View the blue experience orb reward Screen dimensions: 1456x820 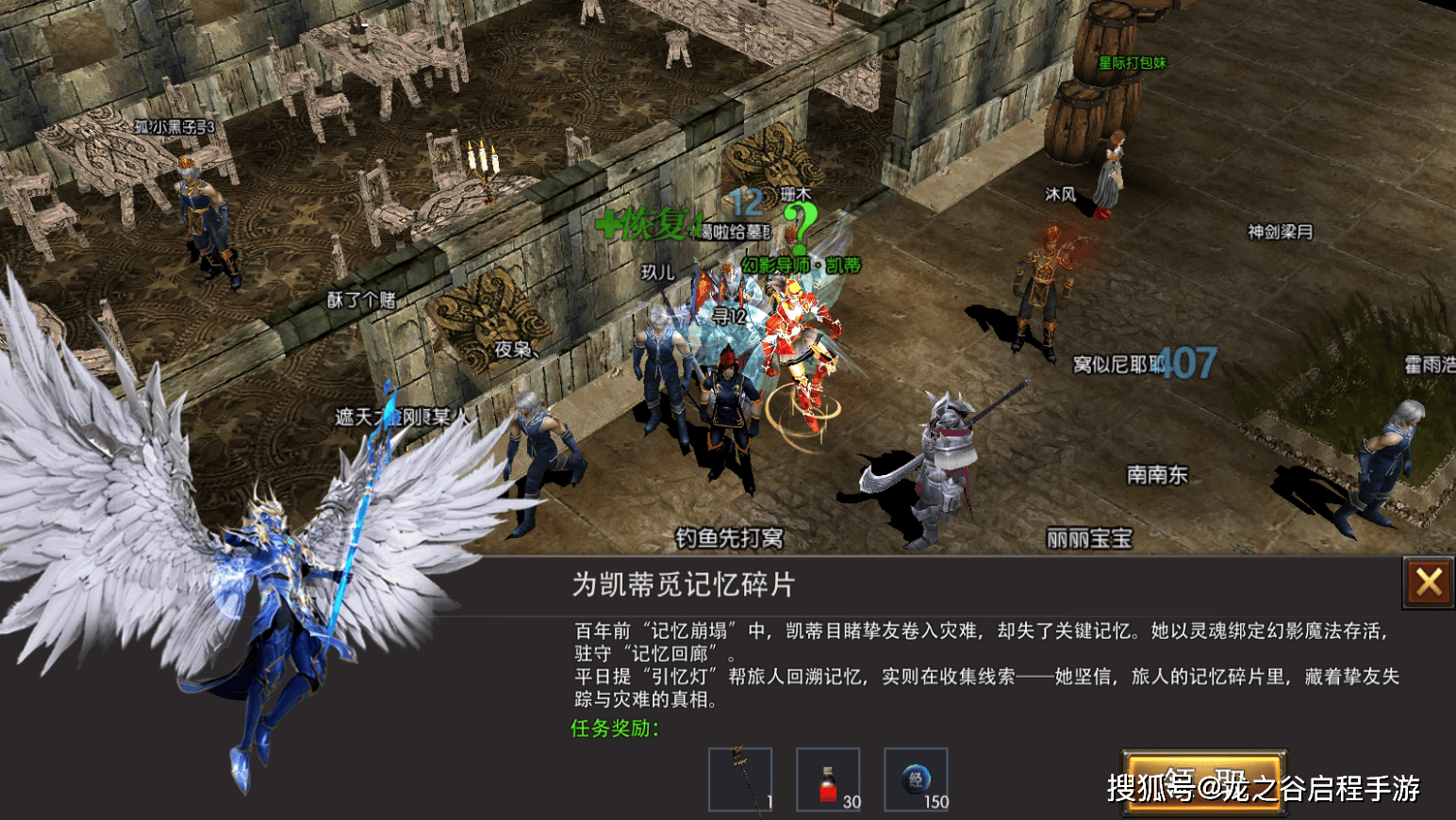[x=916, y=779]
